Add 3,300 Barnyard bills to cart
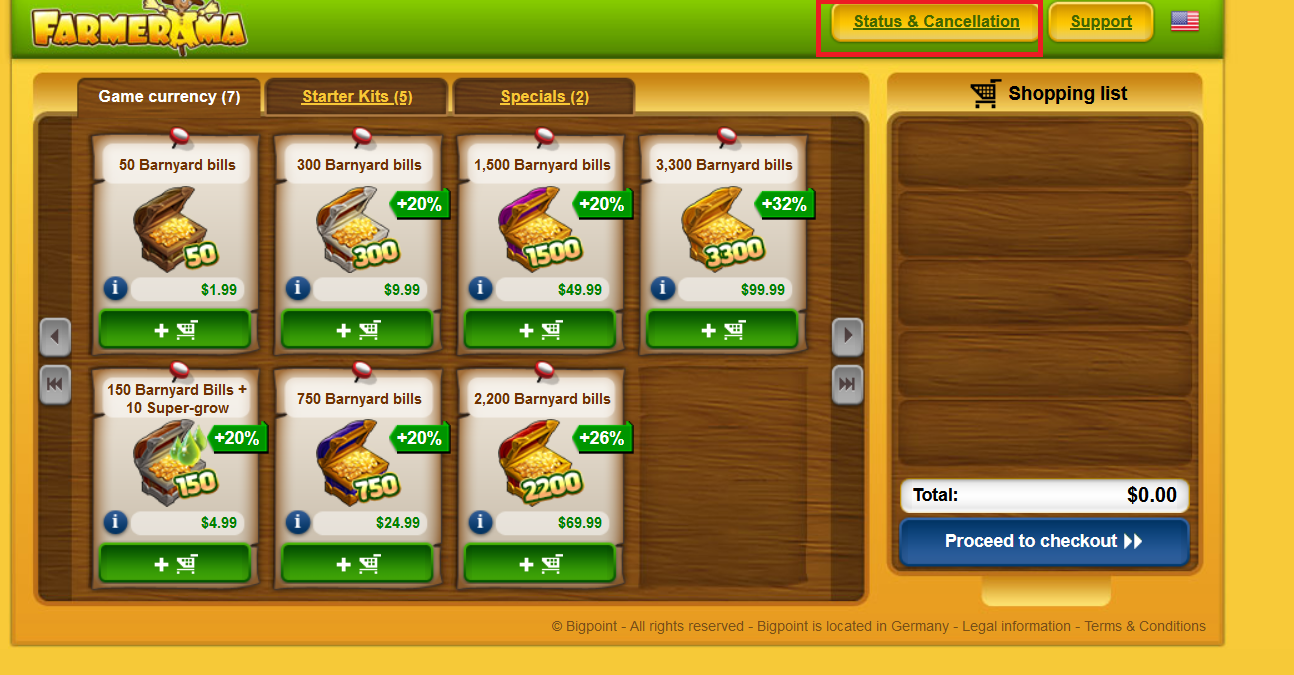 tap(722, 329)
